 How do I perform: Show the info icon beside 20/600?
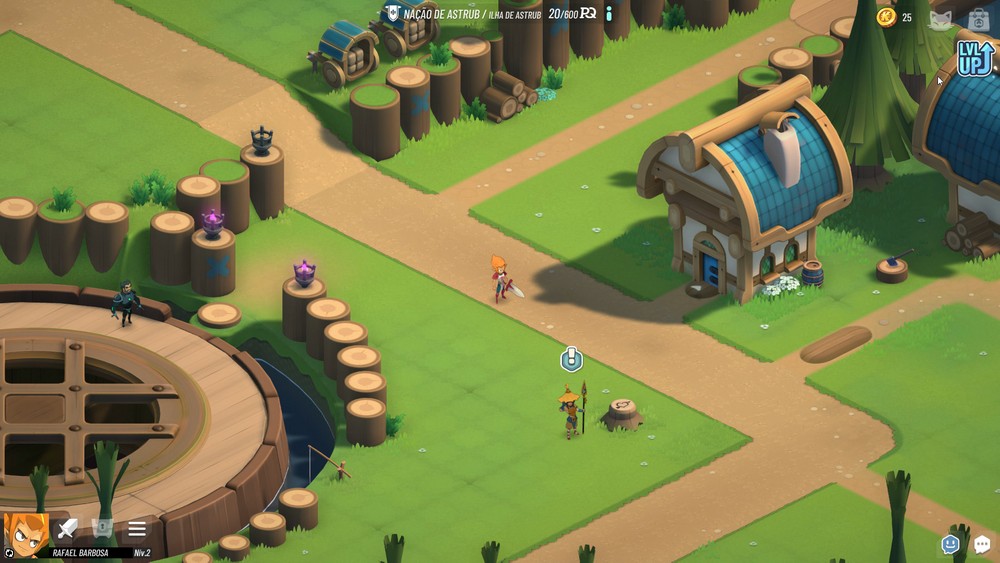coord(608,14)
